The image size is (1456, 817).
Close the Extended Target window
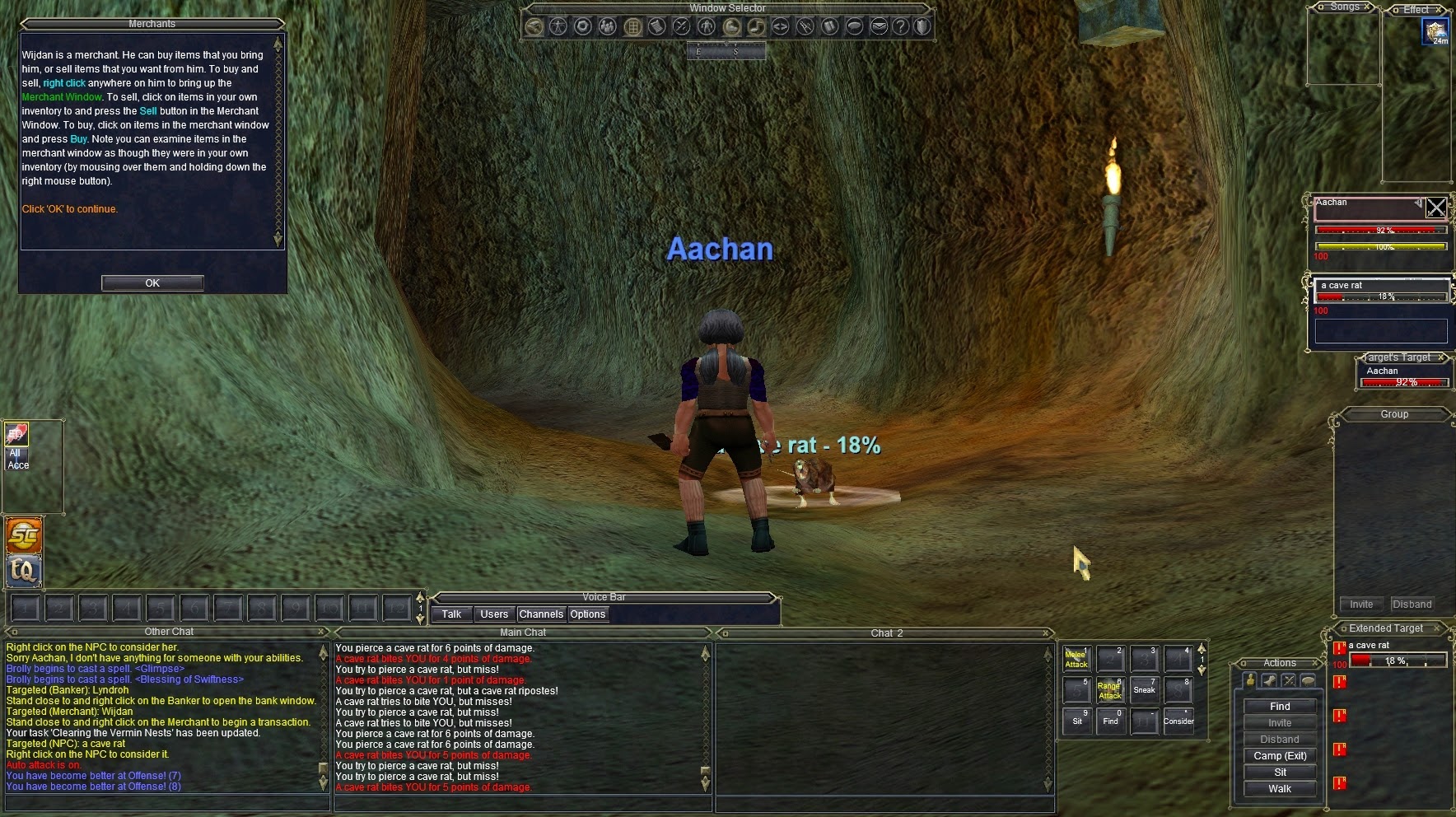[1437, 628]
